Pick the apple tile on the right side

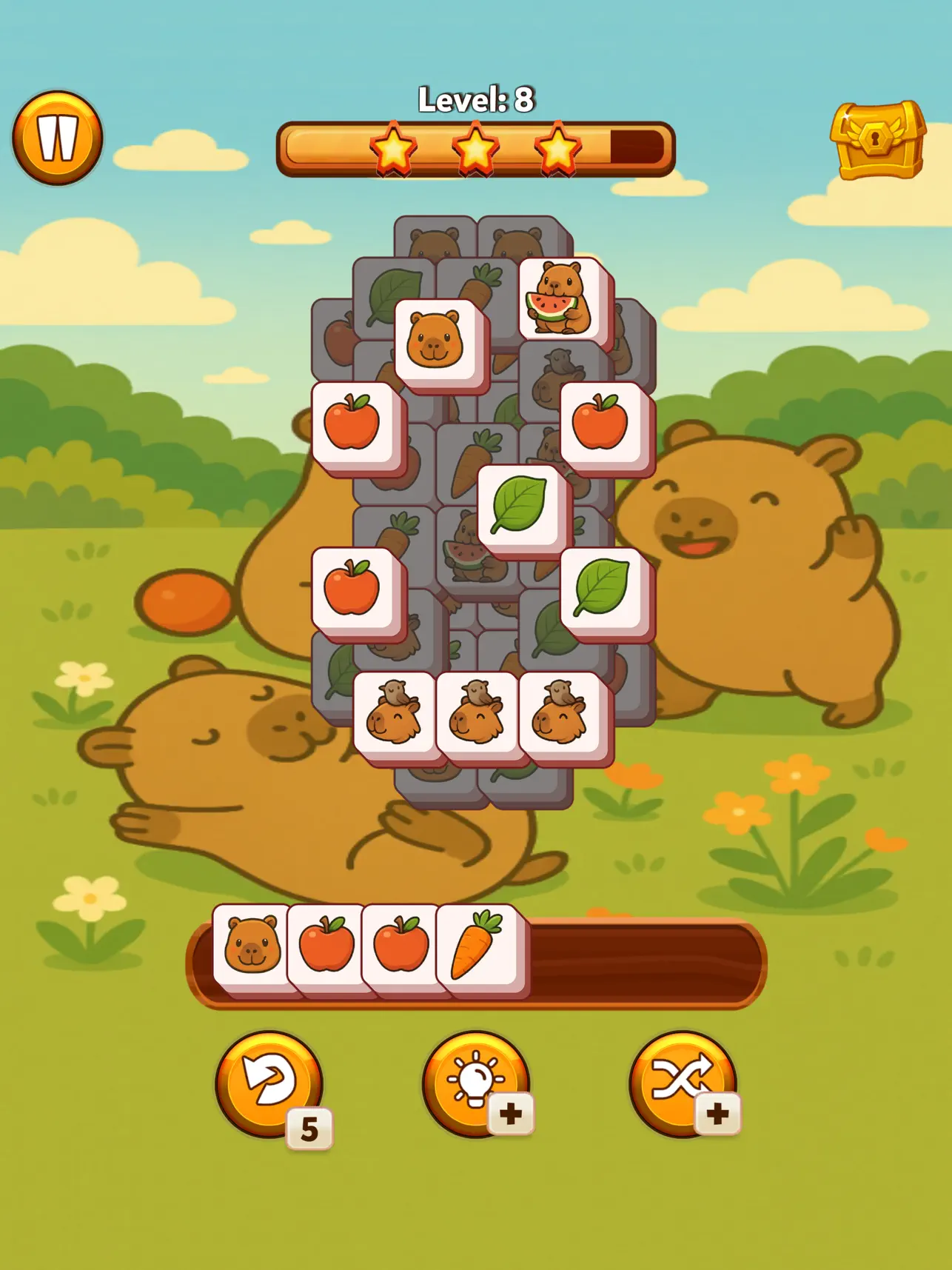(598, 422)
